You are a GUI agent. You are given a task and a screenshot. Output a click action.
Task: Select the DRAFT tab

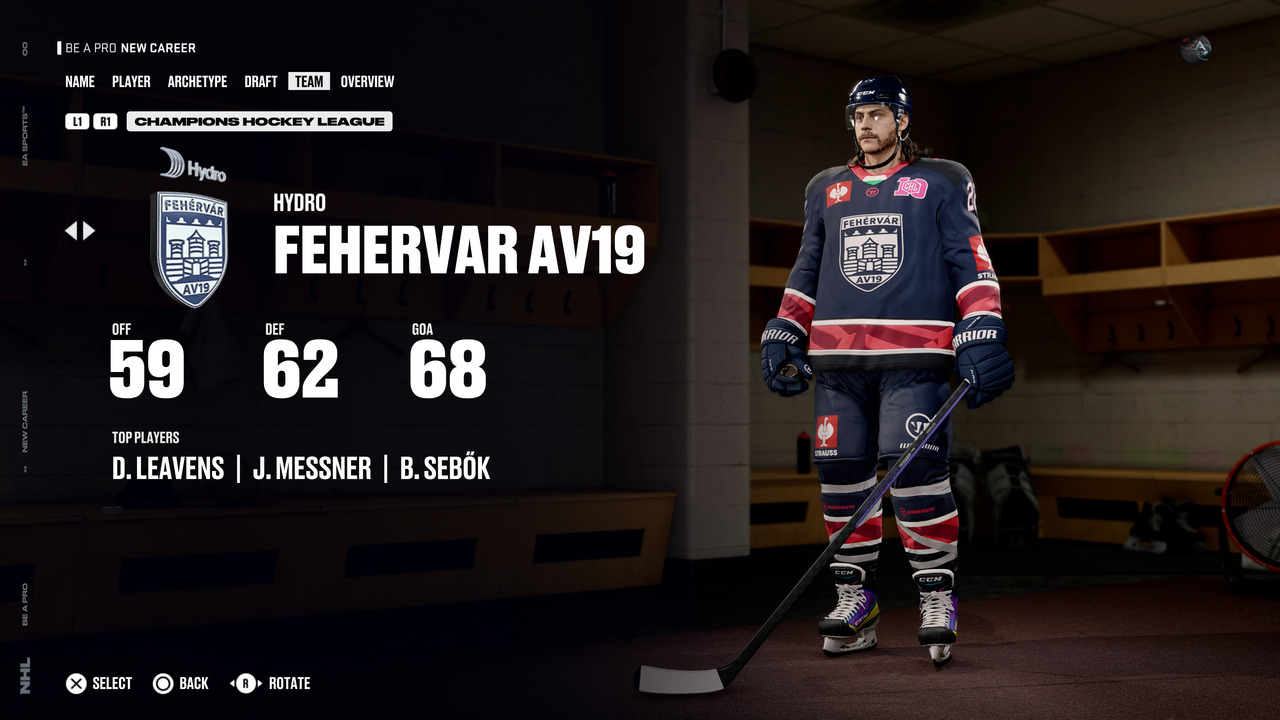(261, 82)
